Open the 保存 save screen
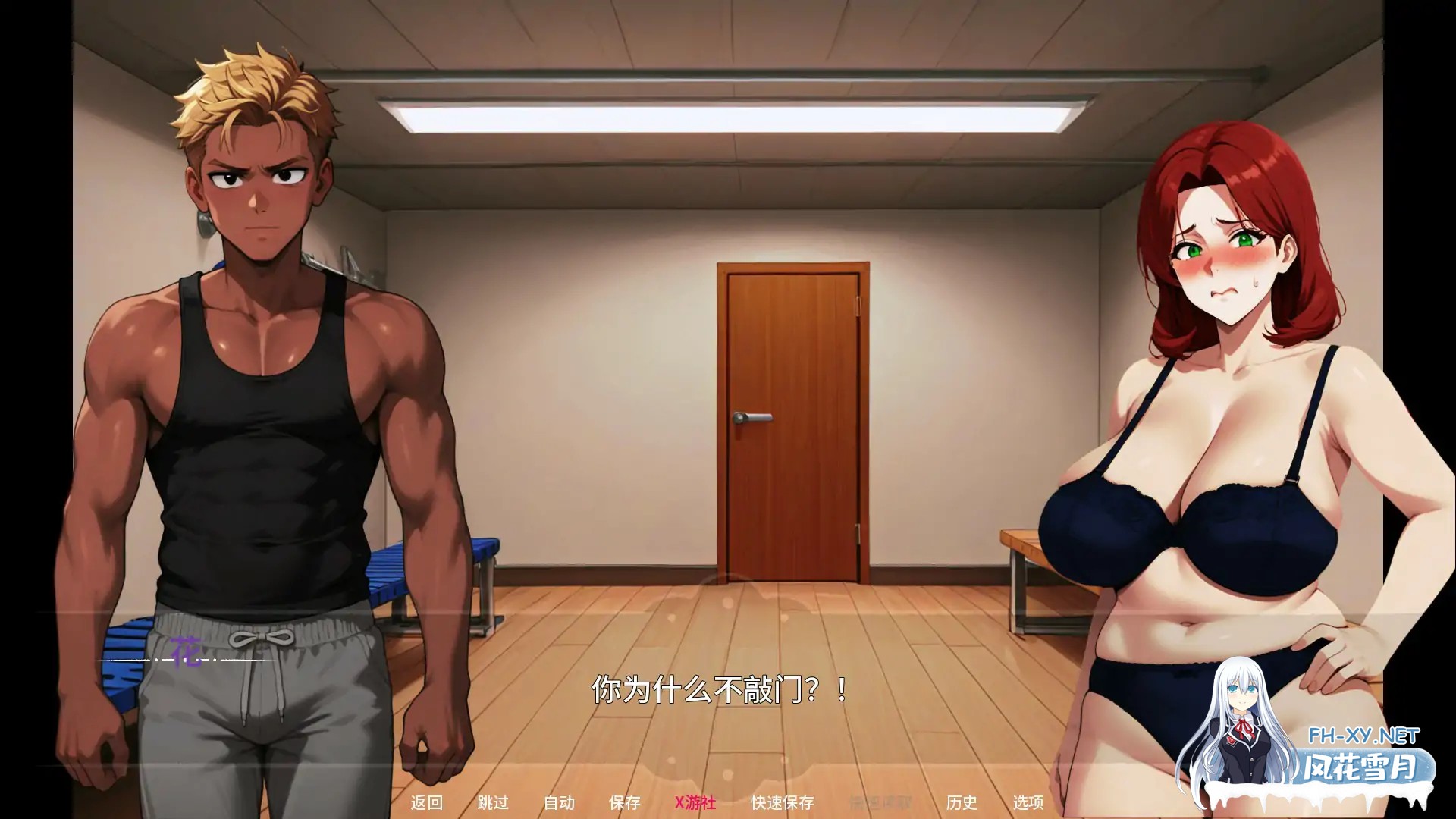Screen dimensions: 1456x819 click(623, 802)
